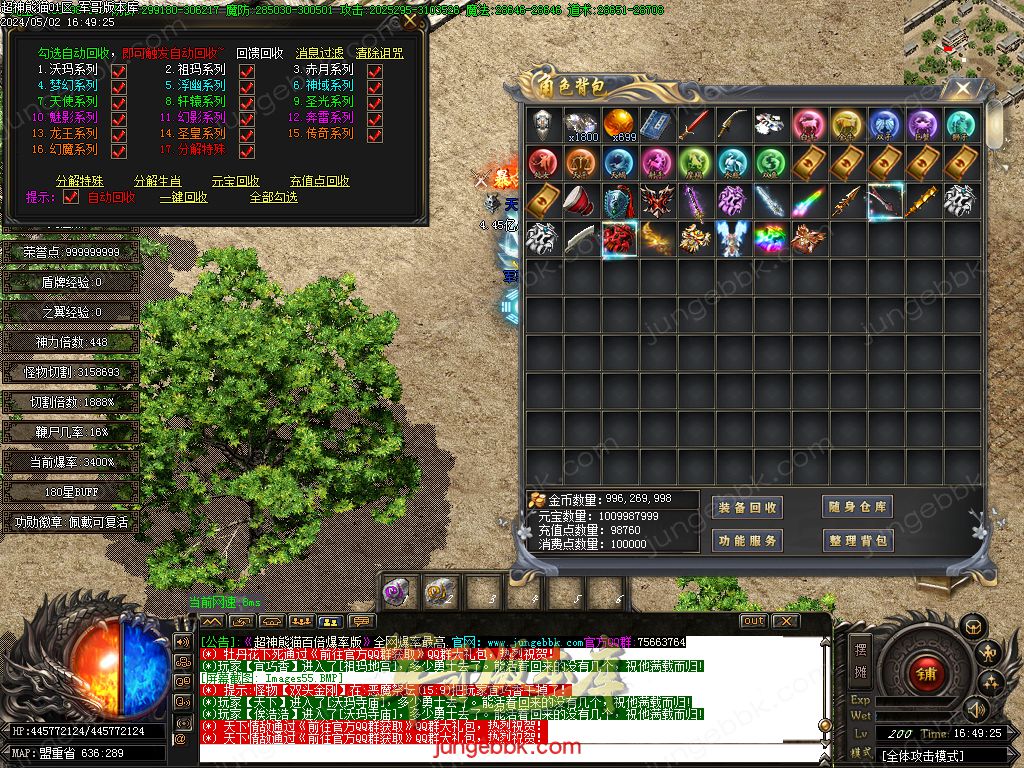Viewport: 1024px width, 768px height.
Task: Open the 消息过滤 link
Action: (320, 53)
